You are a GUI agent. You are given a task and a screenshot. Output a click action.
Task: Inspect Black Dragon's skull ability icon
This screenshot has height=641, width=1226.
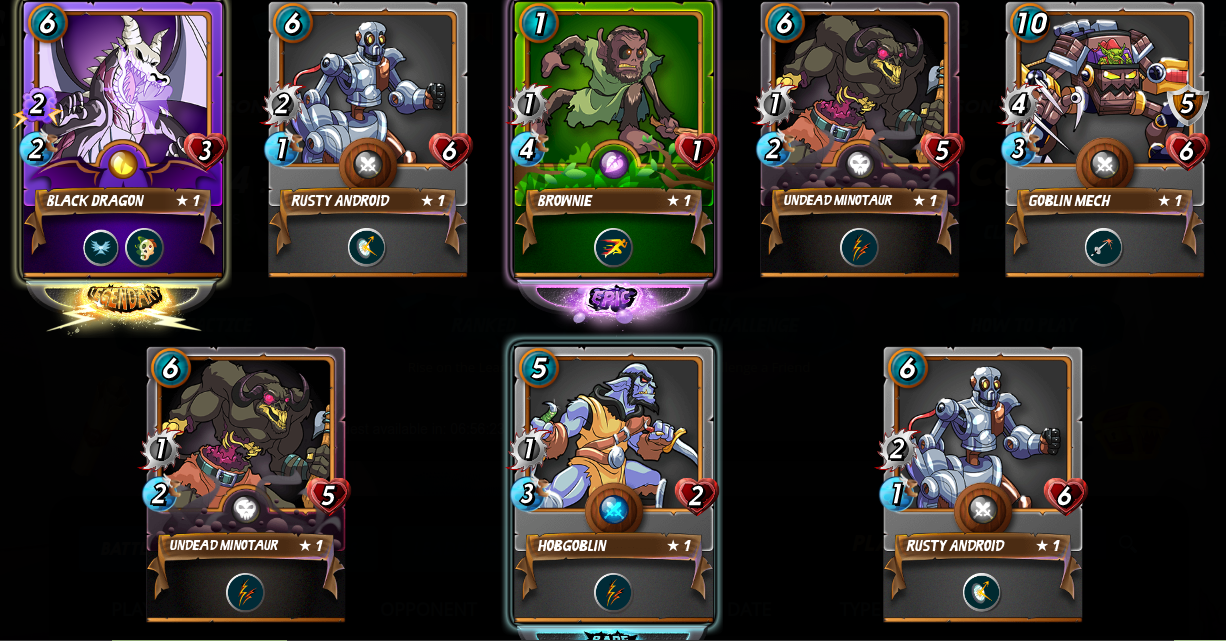click(144, 247)
